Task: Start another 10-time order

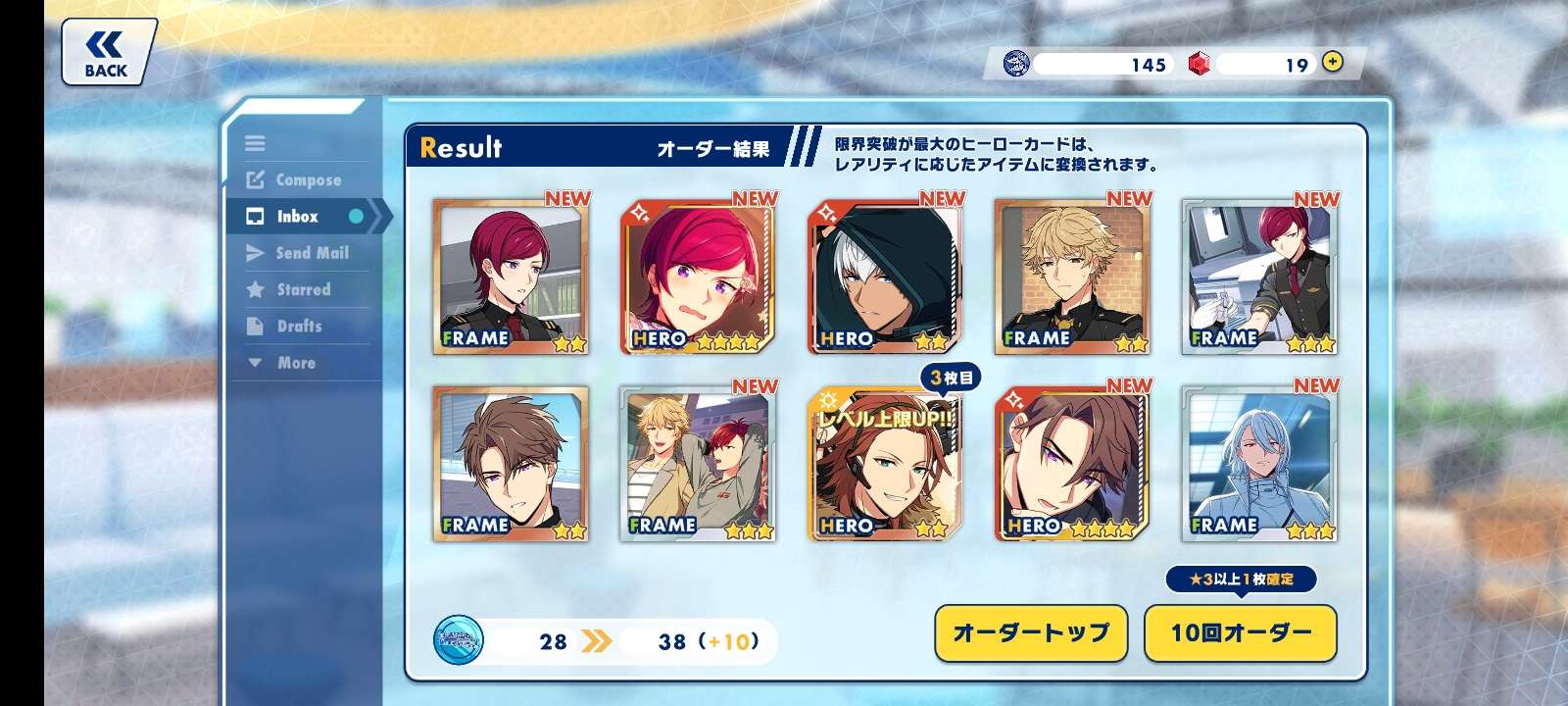Action: pos(1240,632)
